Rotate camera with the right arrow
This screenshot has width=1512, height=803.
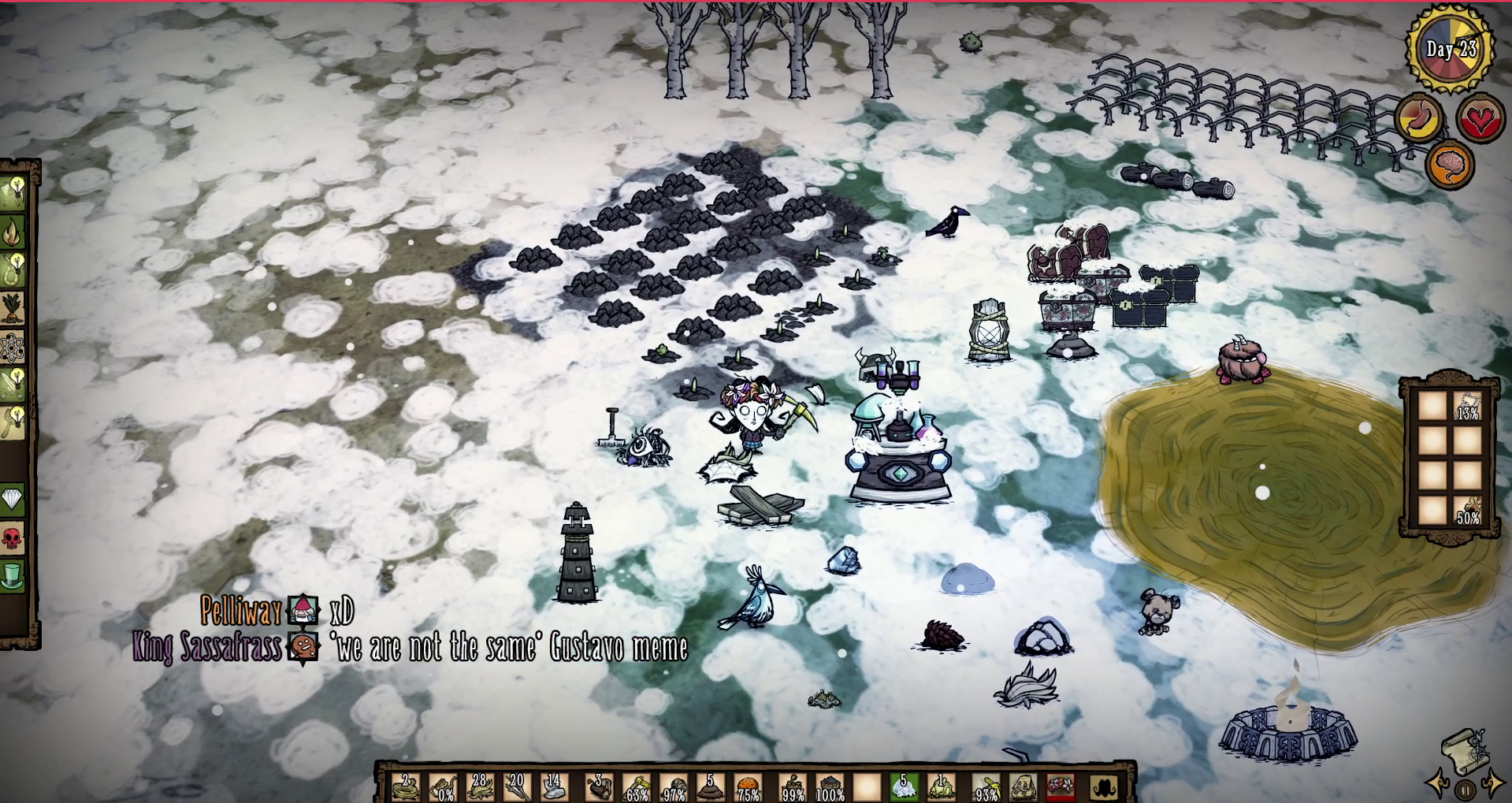(x=1492, y=783)
